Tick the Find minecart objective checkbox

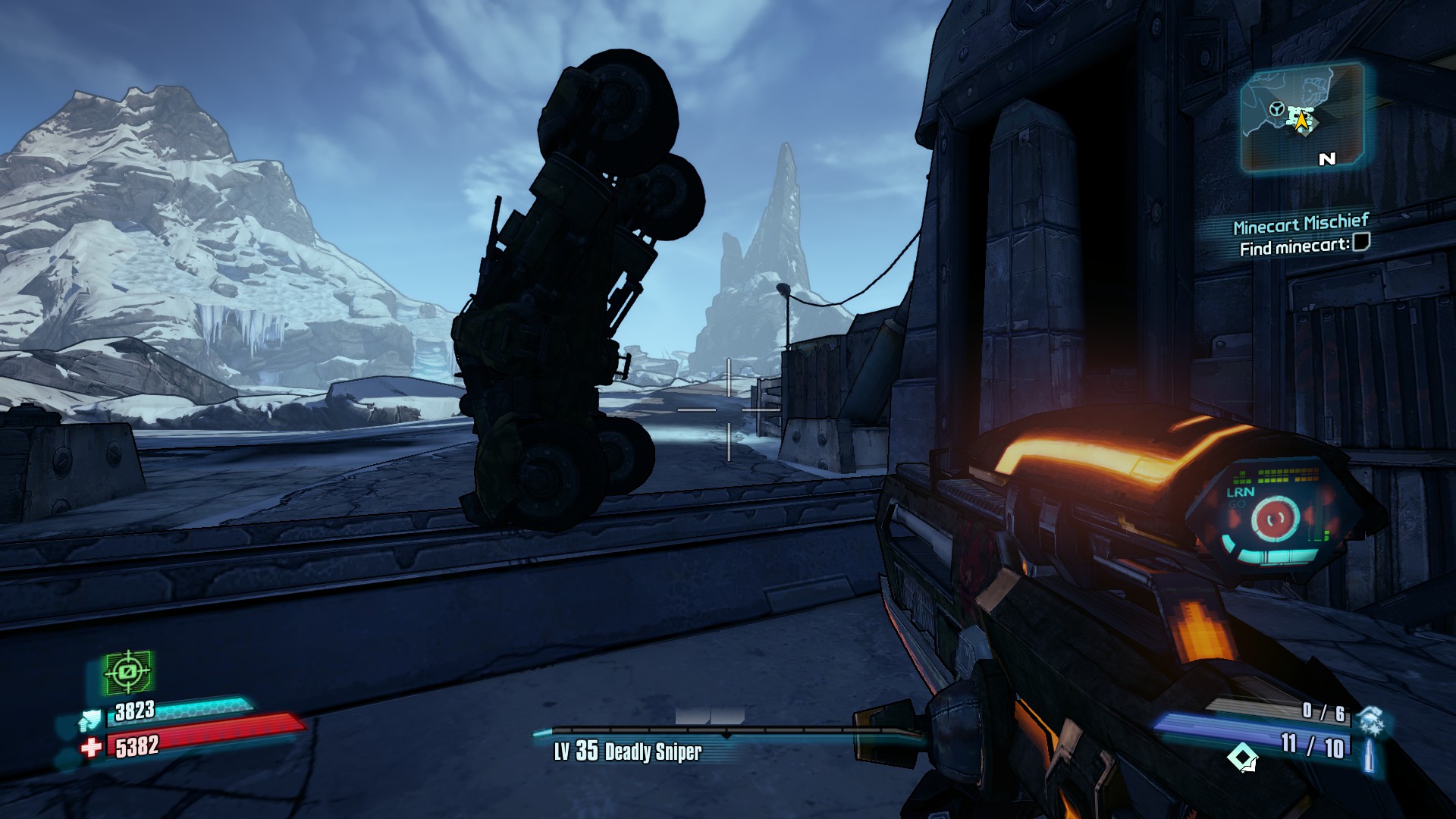[x=1361, y=243]
